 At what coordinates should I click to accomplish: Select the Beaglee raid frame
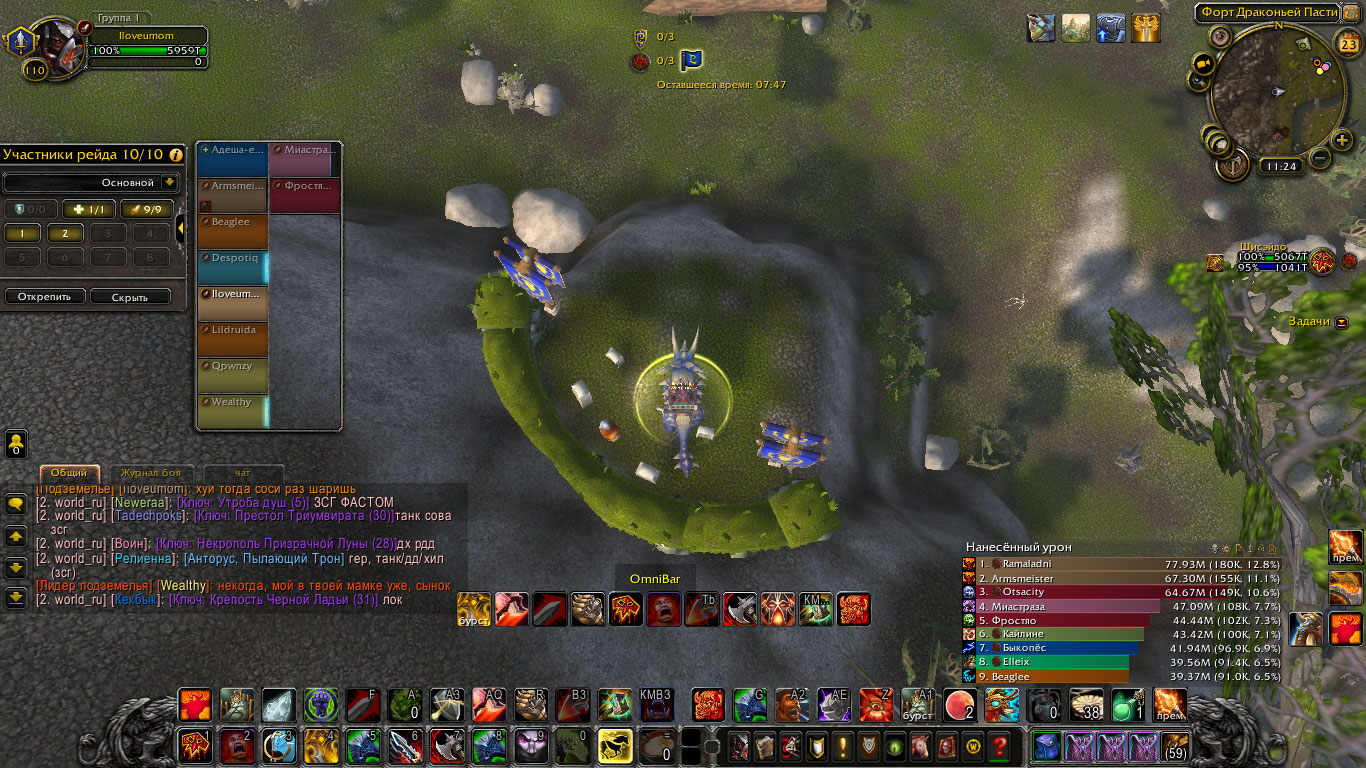pyautogui.click(x=233, y=231)
